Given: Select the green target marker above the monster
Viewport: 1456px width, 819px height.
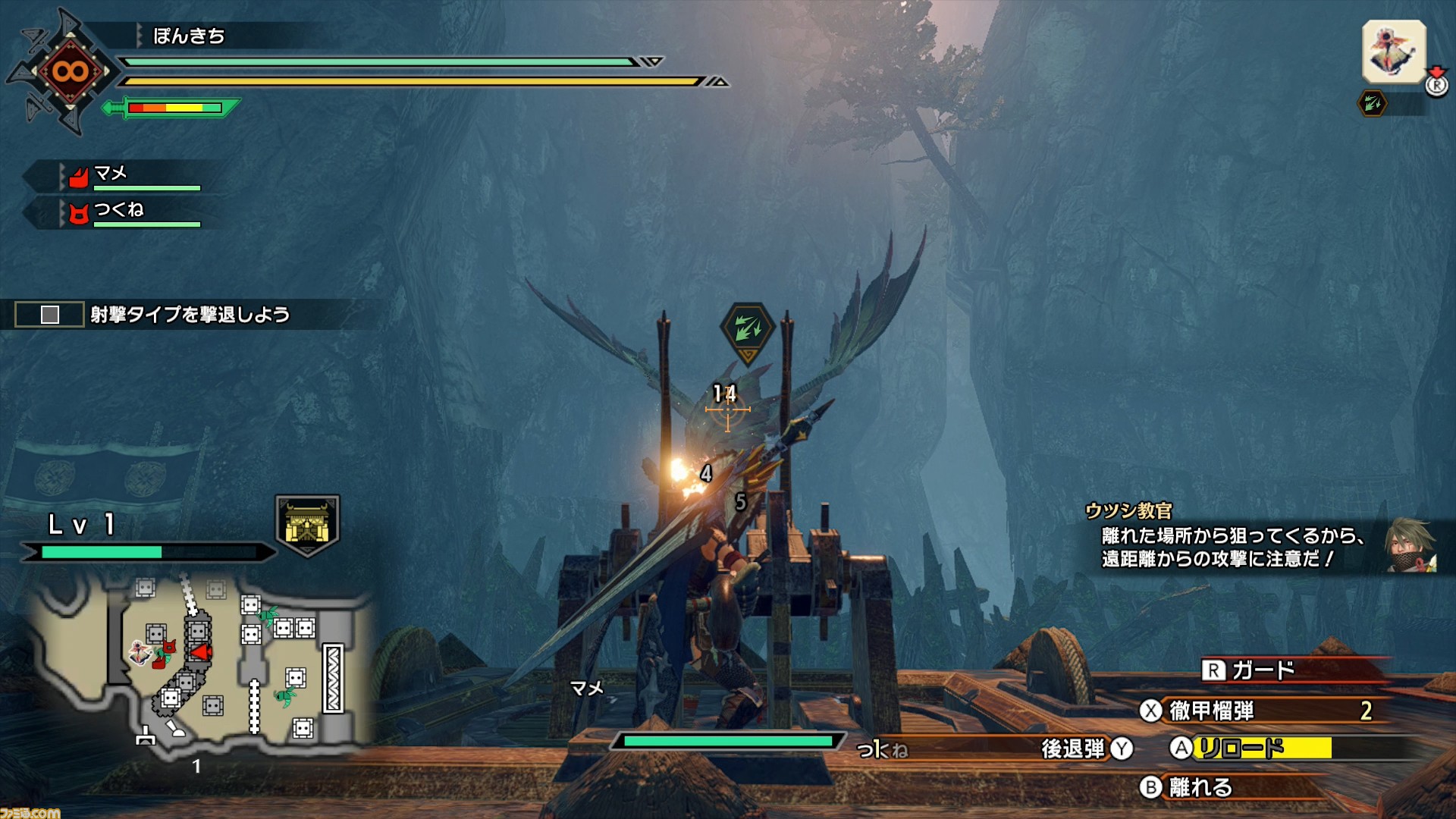Looking at the screenshot, I should 748,329.
